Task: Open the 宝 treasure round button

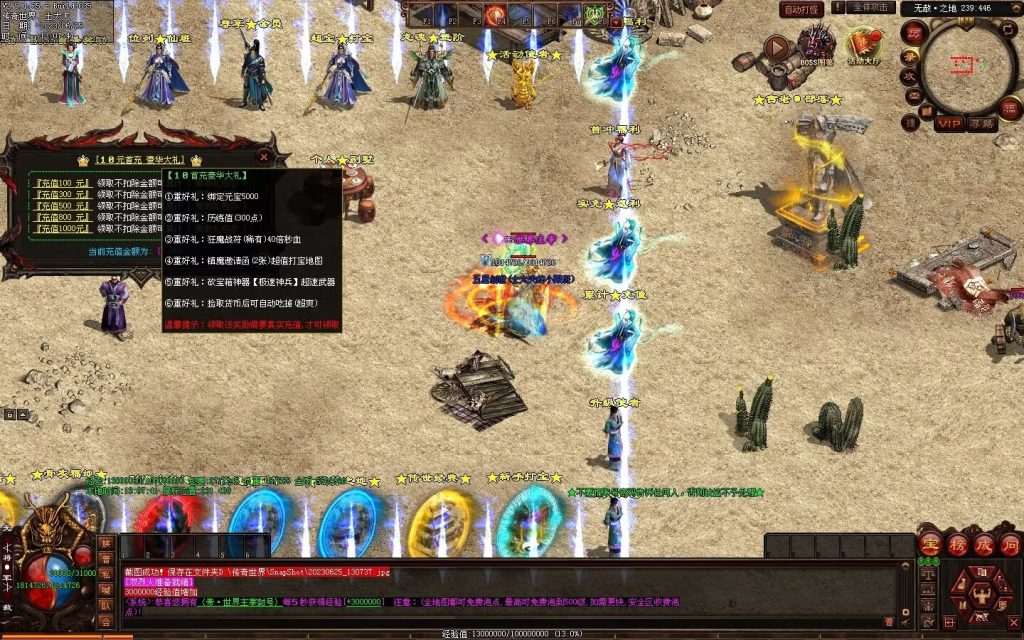Action: tap(930, 545)
